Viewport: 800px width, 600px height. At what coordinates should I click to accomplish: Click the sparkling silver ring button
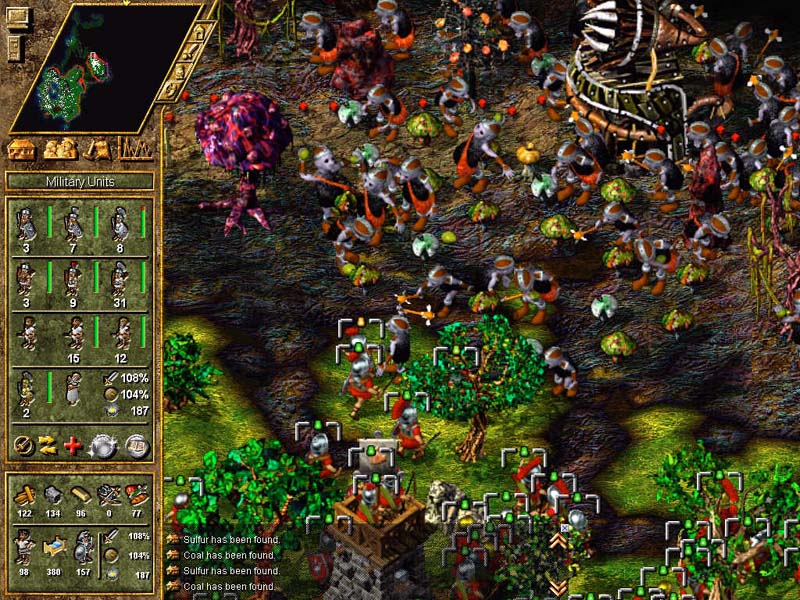103,446
